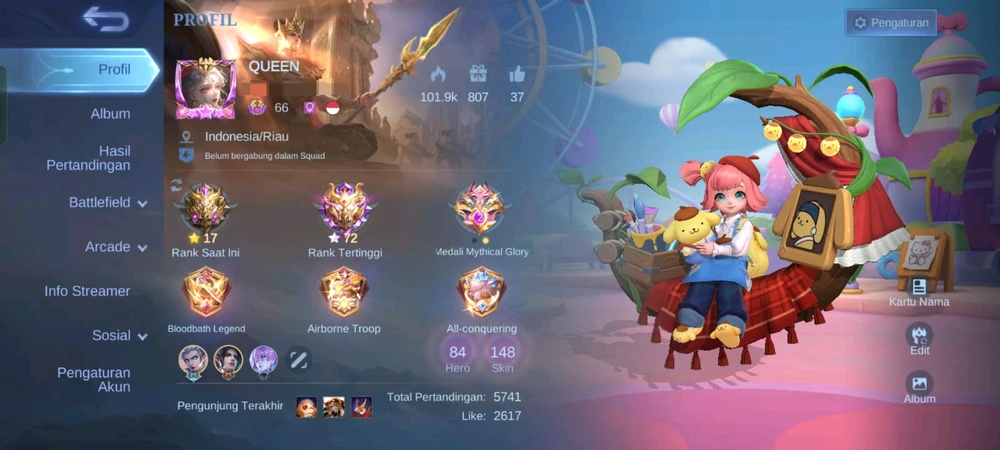The image size is (1000, 450).
Task: View the Rank Tertinggi badge
Action: (345, 209)
